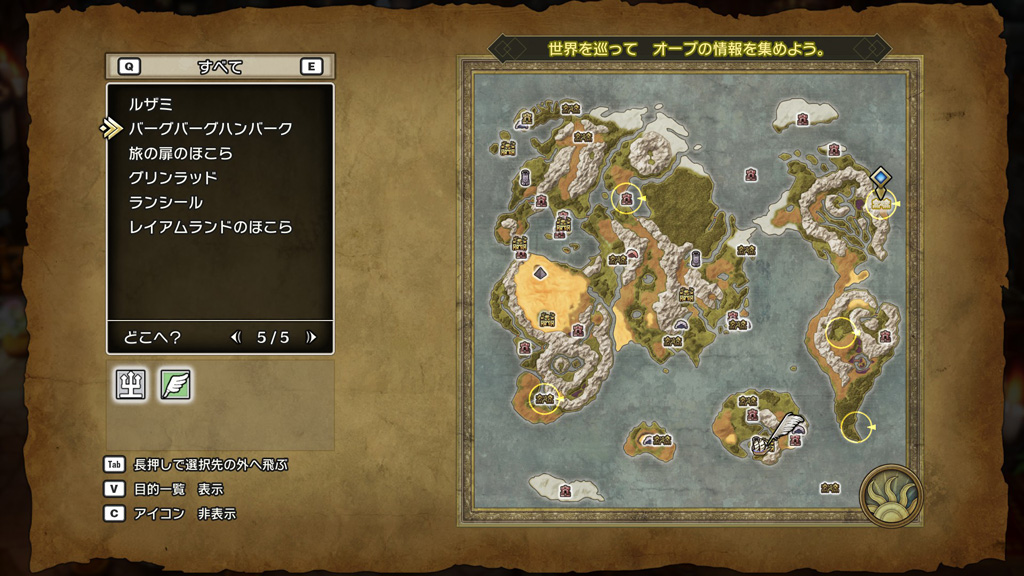The width and height of the screenshot is (1024, 576).
Task: Select 旅の扉のほこら entry
Action: (180, 153)
